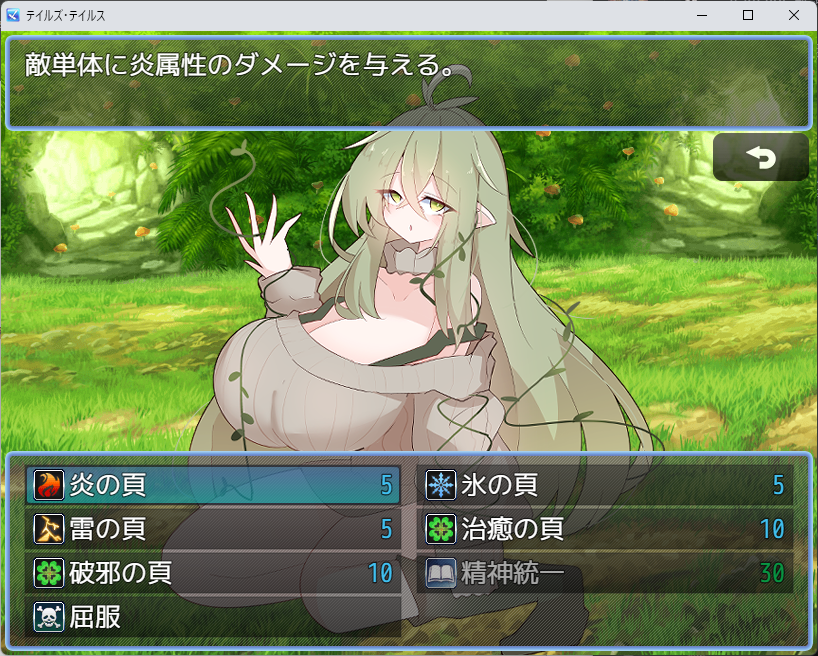Screen dimensions: 818x656
Task: Use the 治癒の頁 healing skill
Action: click(605, 529)
